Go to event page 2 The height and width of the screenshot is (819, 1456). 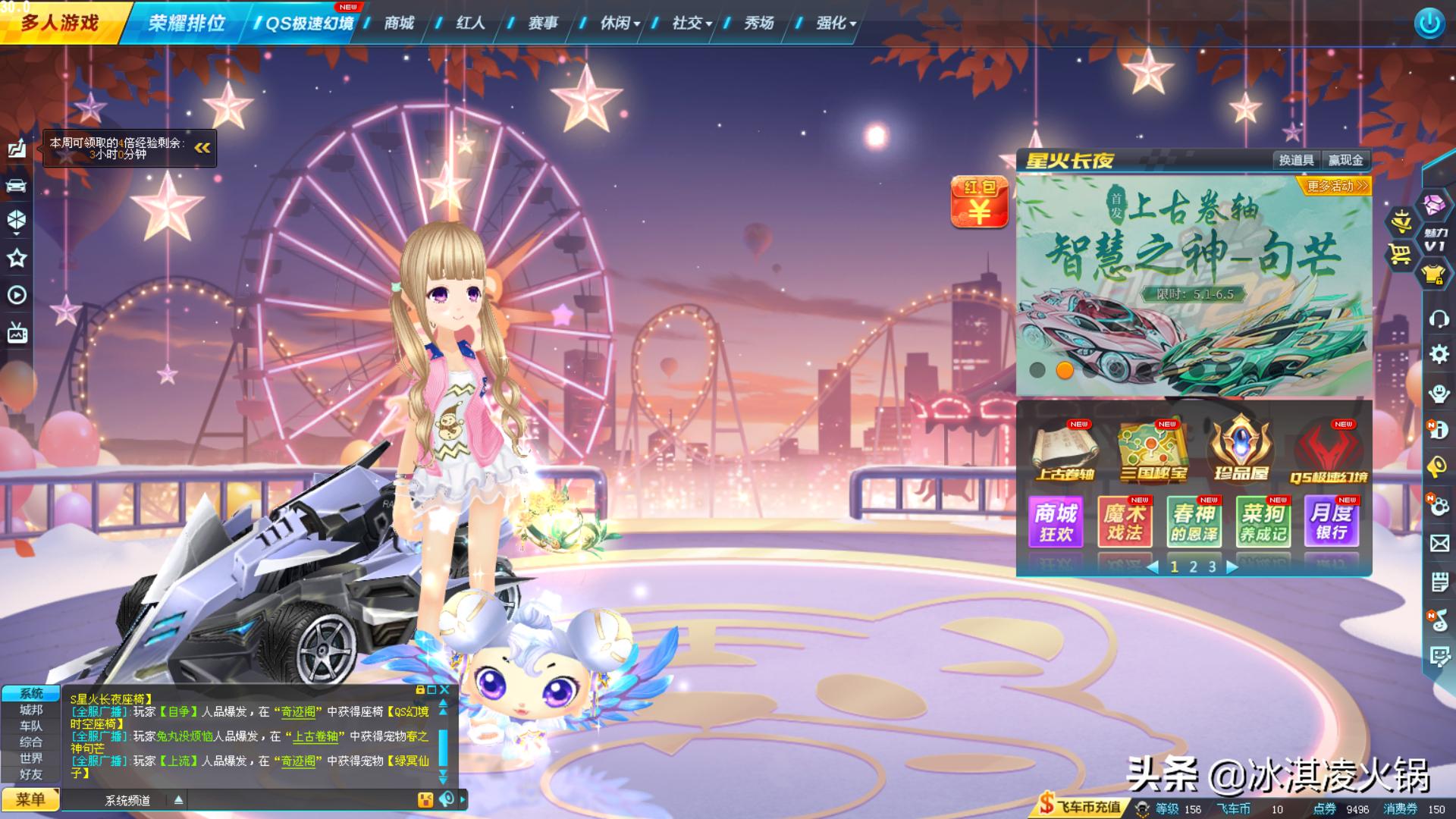point(1193,566)
